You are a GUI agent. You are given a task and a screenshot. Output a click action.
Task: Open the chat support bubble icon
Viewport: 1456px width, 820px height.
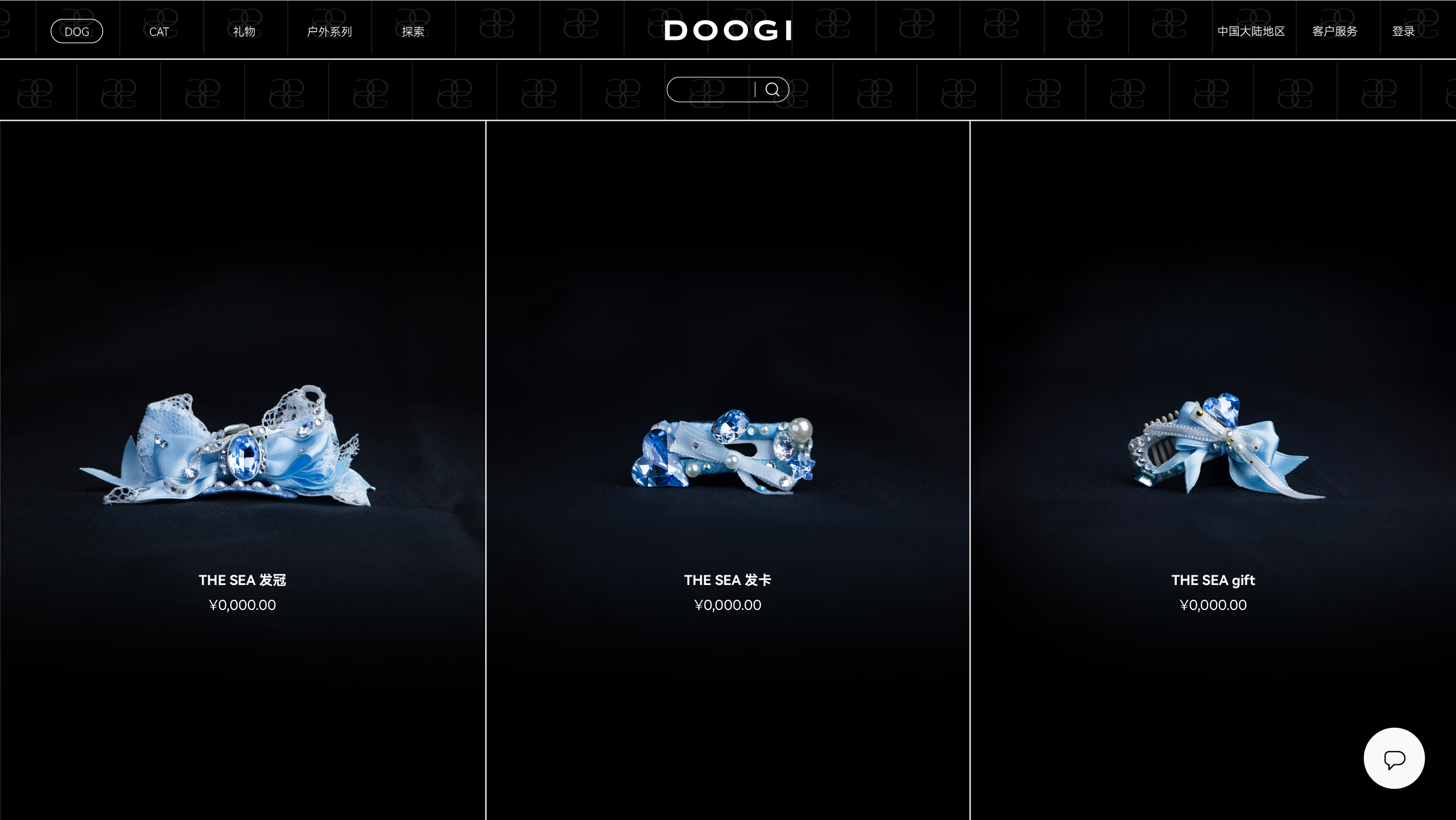(1394, 758)
